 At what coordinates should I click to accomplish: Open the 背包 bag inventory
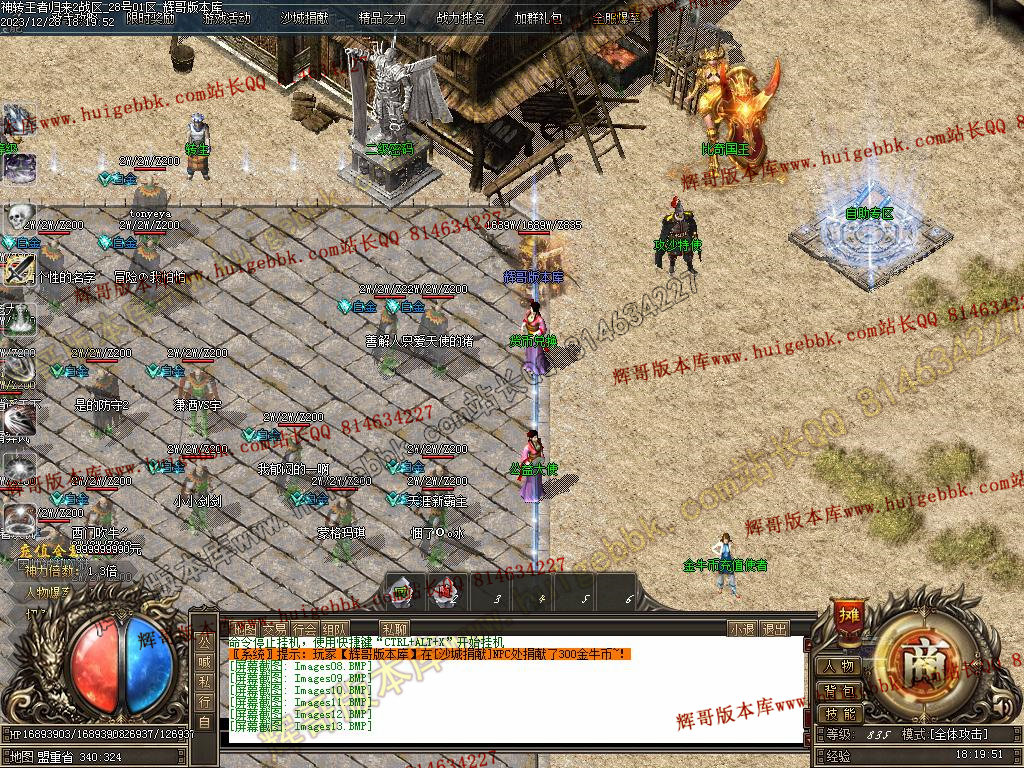[x=839, y=690]
